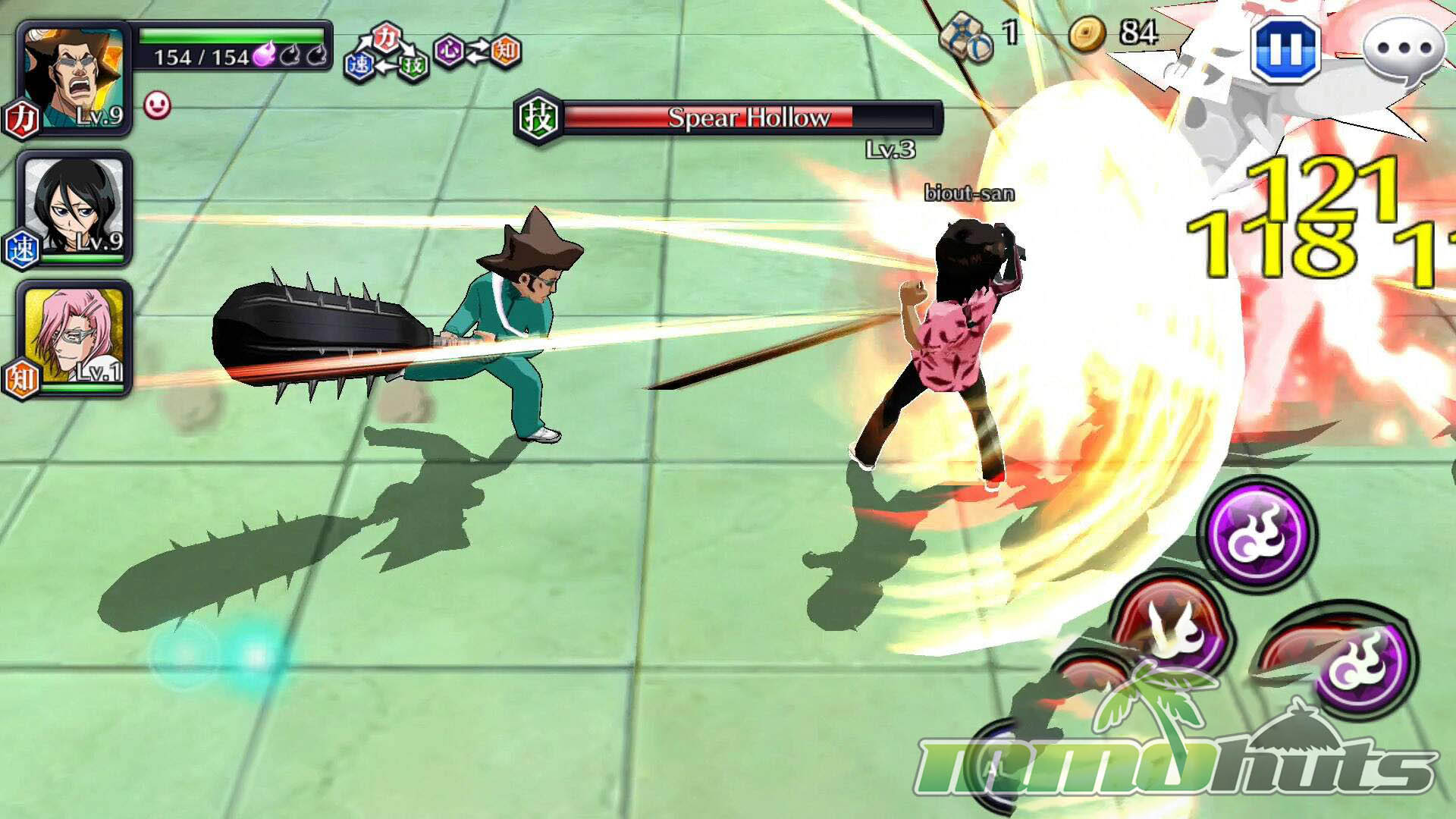Image resolution: width=1456 pixels, height=819 pixels.
Task: Show the three-attribute affinity triangle chart
Action: [387, 53]
